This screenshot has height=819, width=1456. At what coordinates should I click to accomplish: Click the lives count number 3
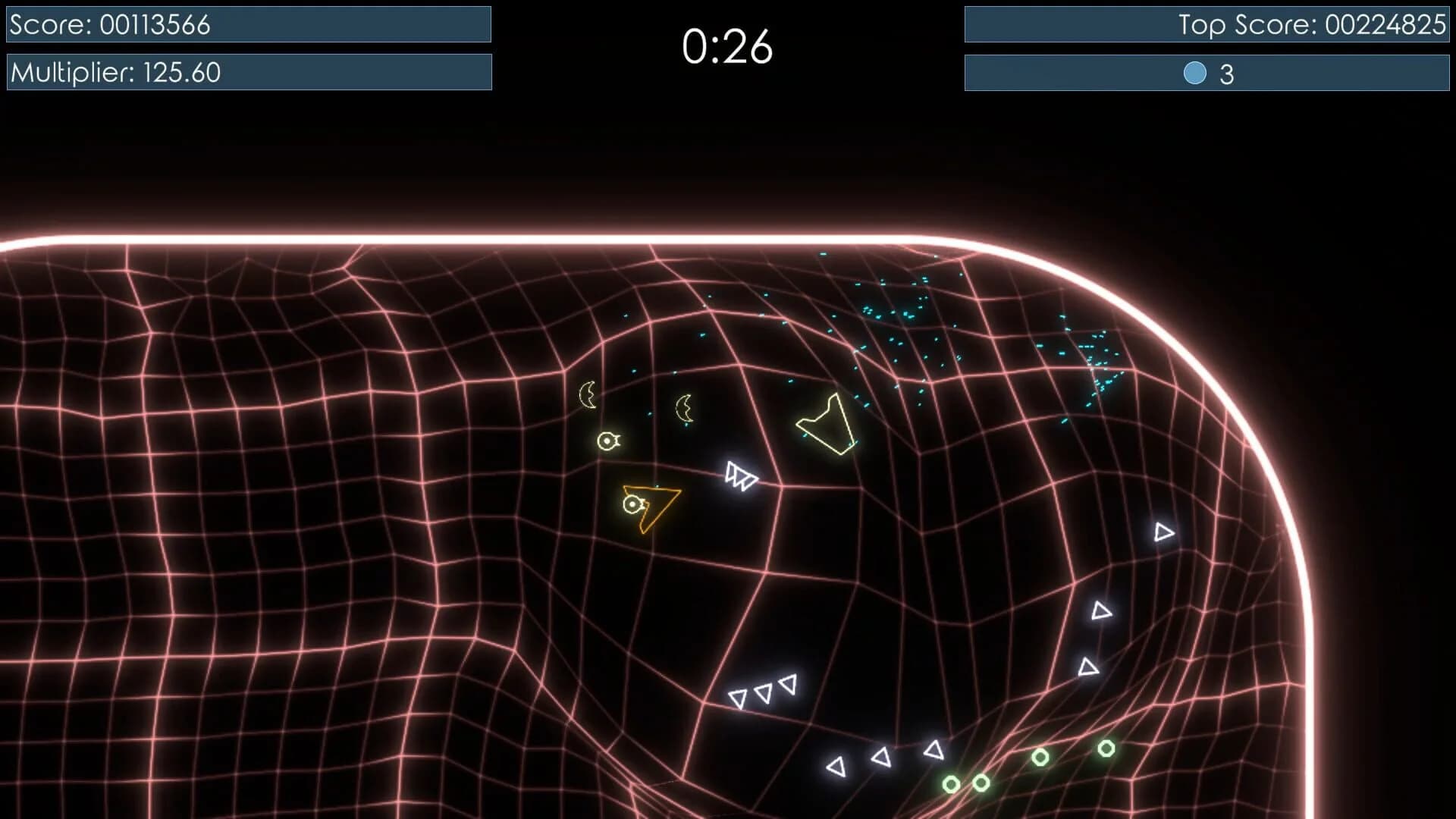1225,74
